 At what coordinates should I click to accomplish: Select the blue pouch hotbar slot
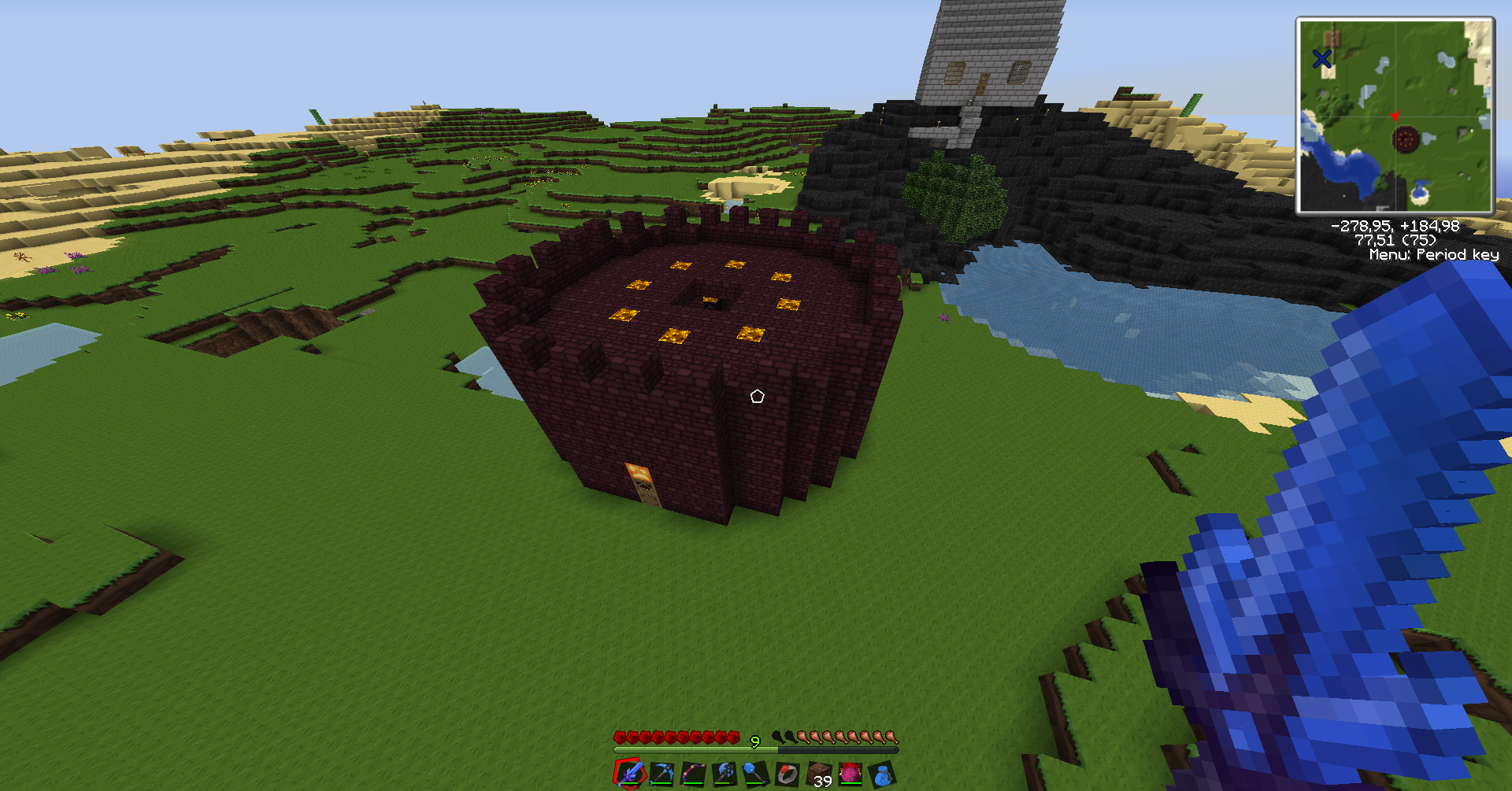[x=882, y=774]
